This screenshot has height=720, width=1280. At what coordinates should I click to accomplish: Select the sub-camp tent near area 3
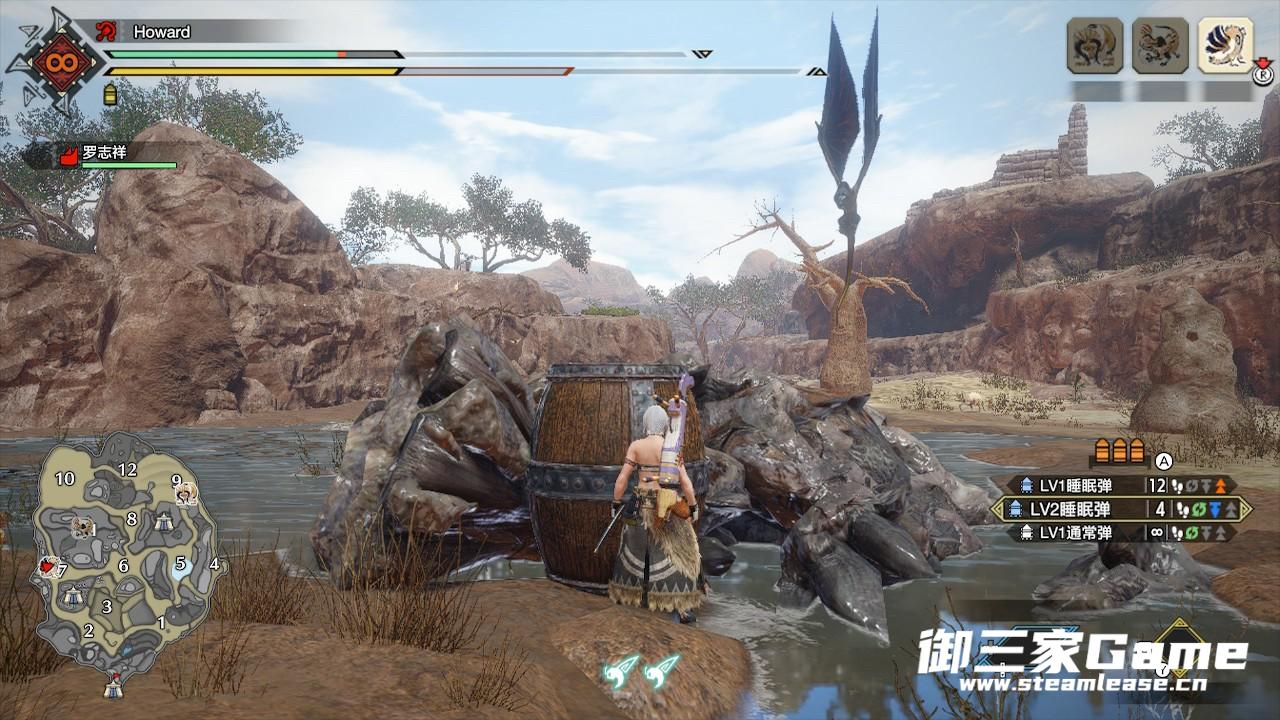point(73,596)
